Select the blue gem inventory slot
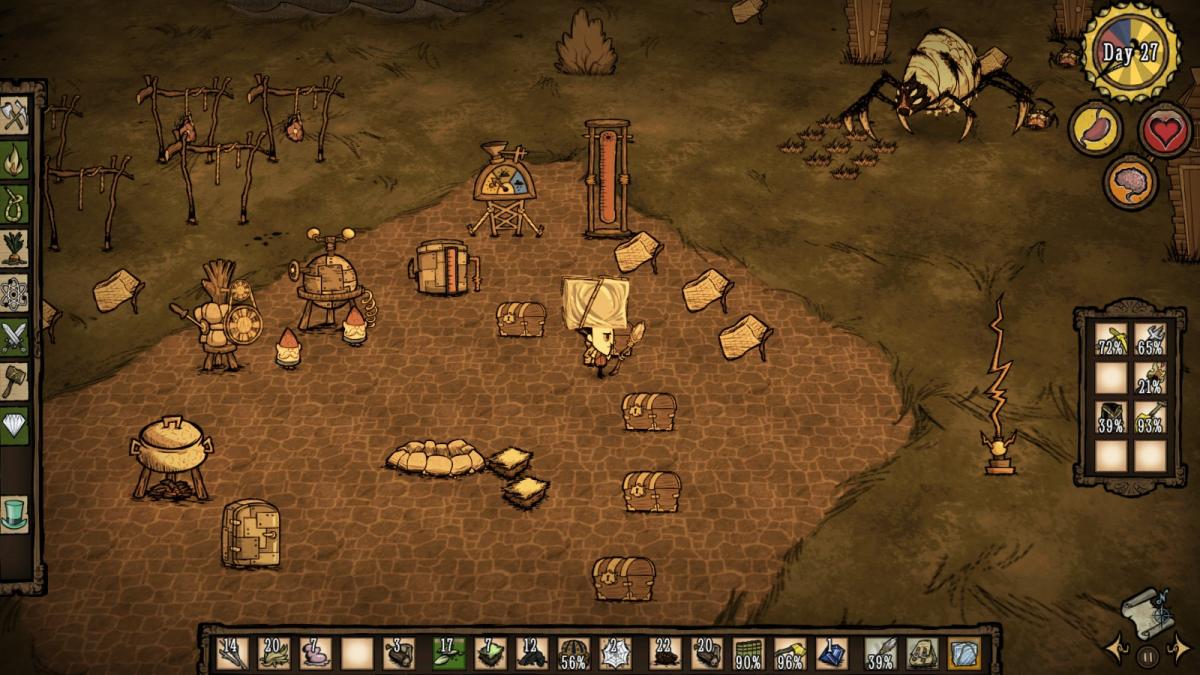The image size is (1200, 675). (x=831, y=653)
